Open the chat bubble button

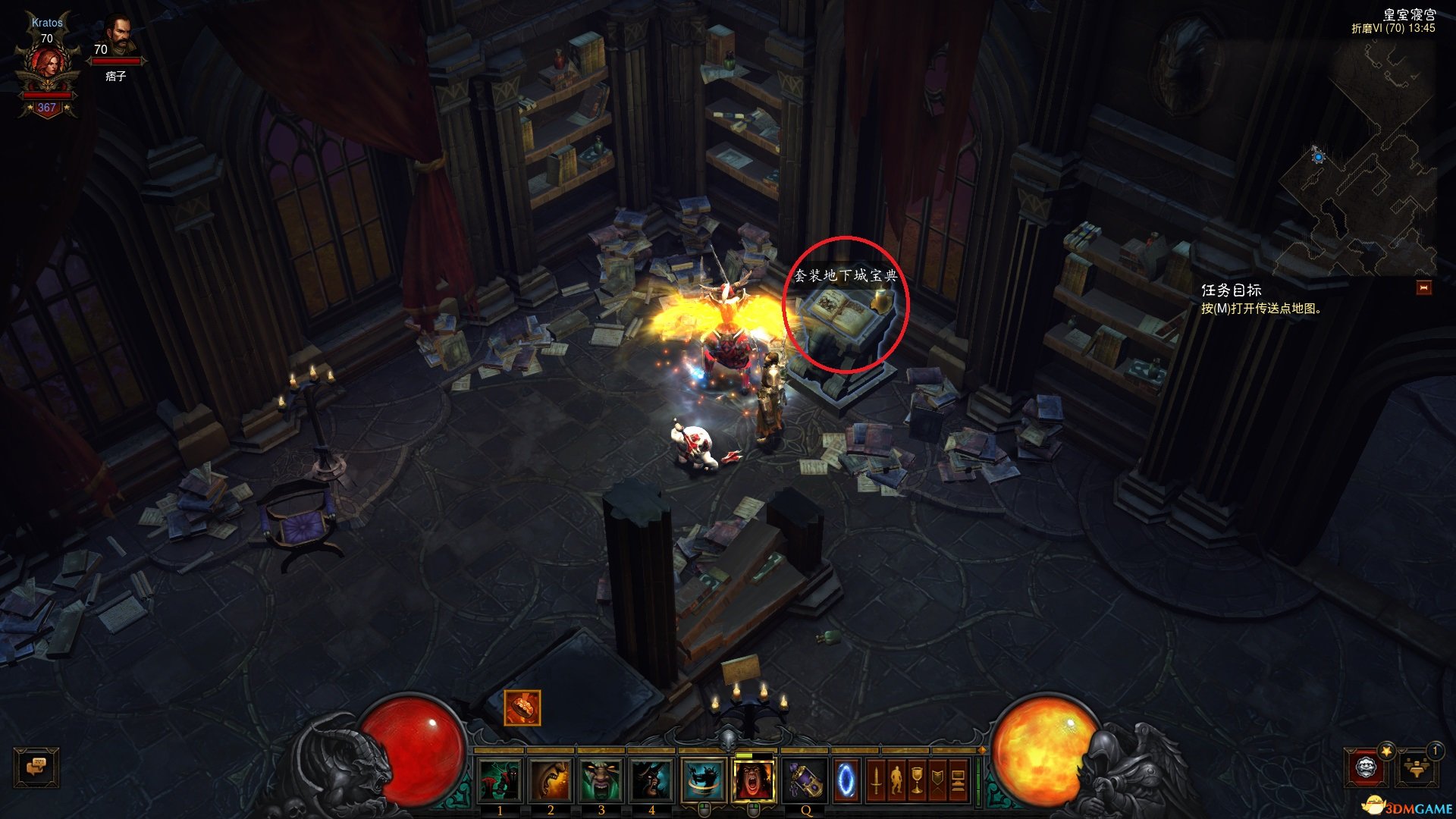tap(36, 767)
